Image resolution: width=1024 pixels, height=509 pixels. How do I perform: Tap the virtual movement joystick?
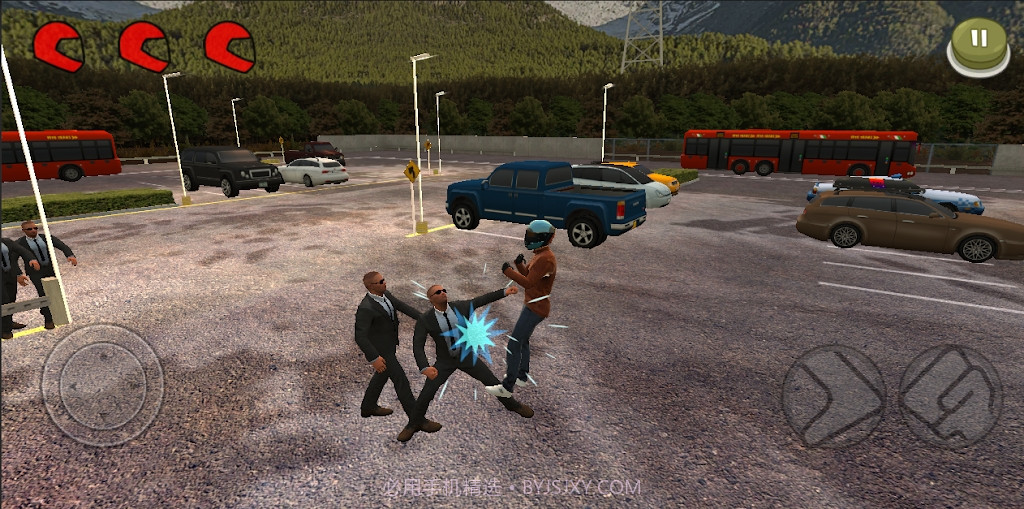point(102,385)
